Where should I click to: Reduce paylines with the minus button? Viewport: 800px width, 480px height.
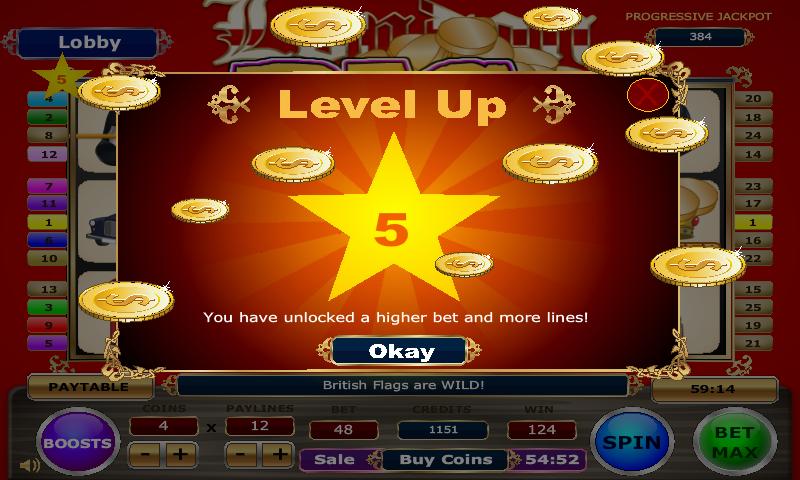coord(241,455)
